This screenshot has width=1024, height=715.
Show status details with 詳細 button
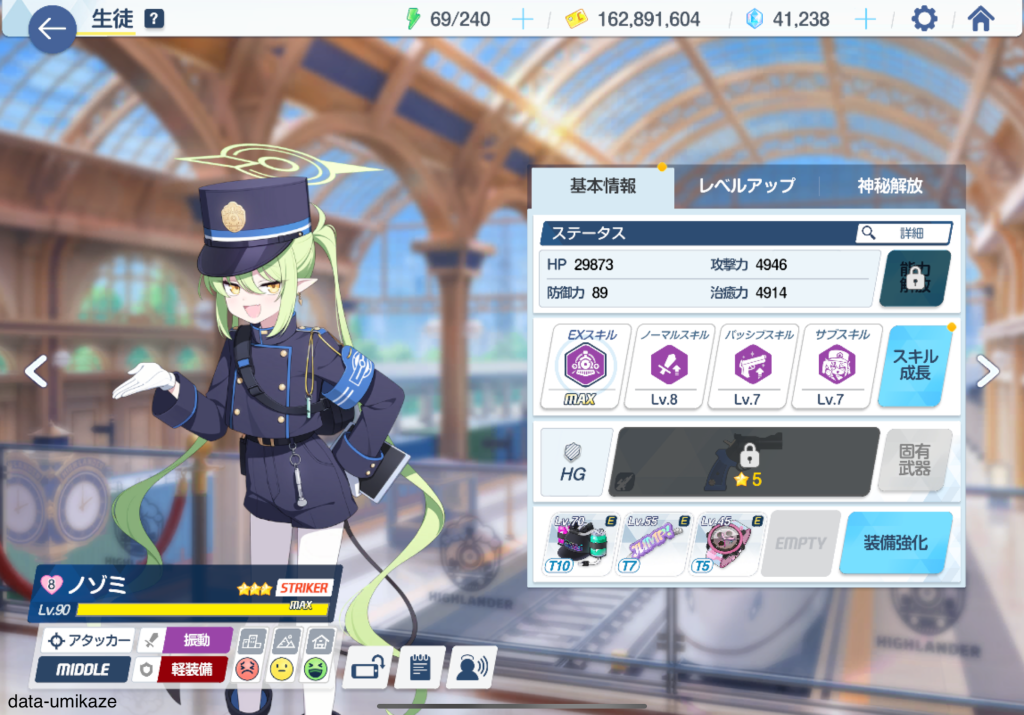[903, 233]
